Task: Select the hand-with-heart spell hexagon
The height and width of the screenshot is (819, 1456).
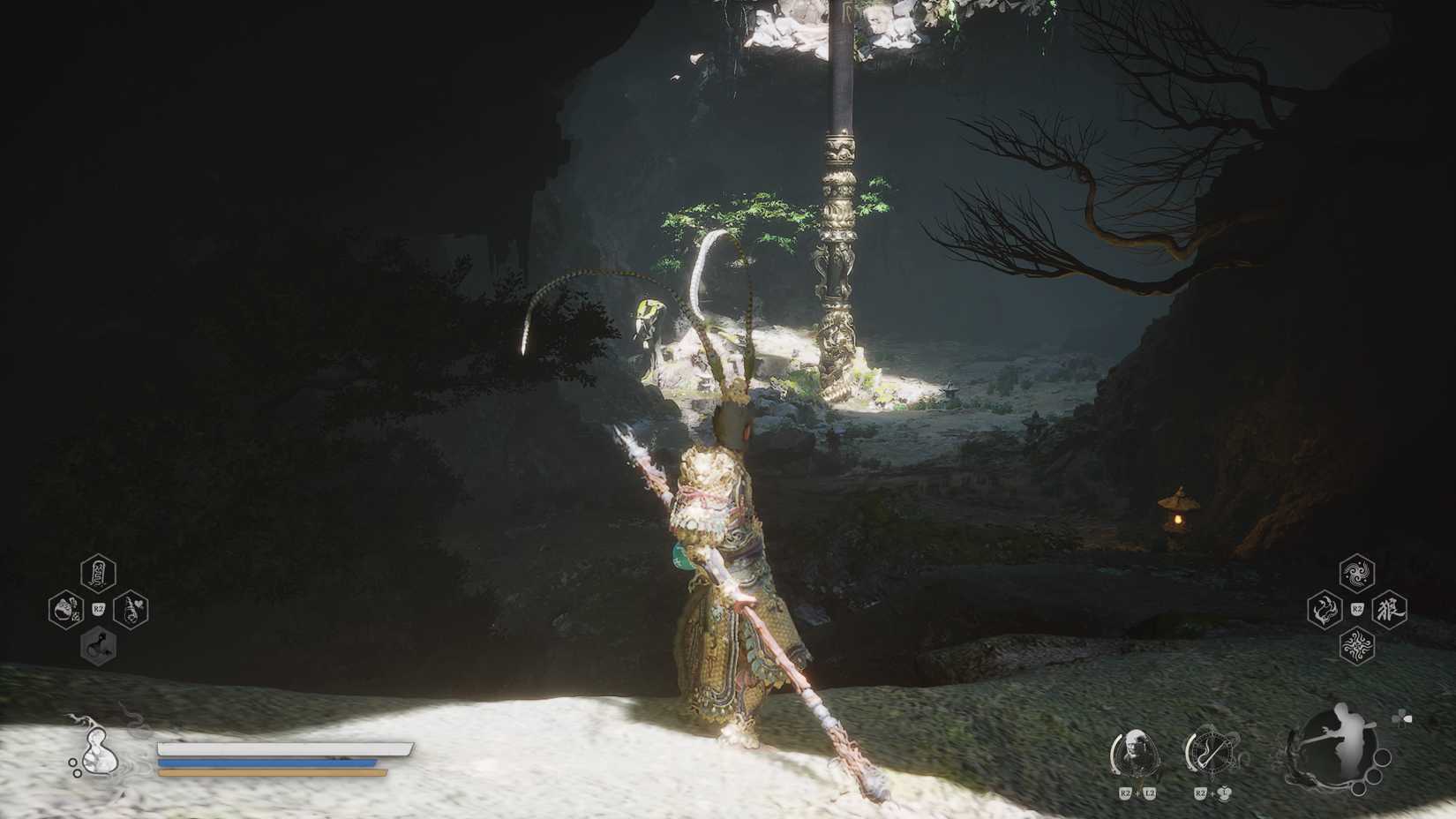Action: tap(131, 609)
